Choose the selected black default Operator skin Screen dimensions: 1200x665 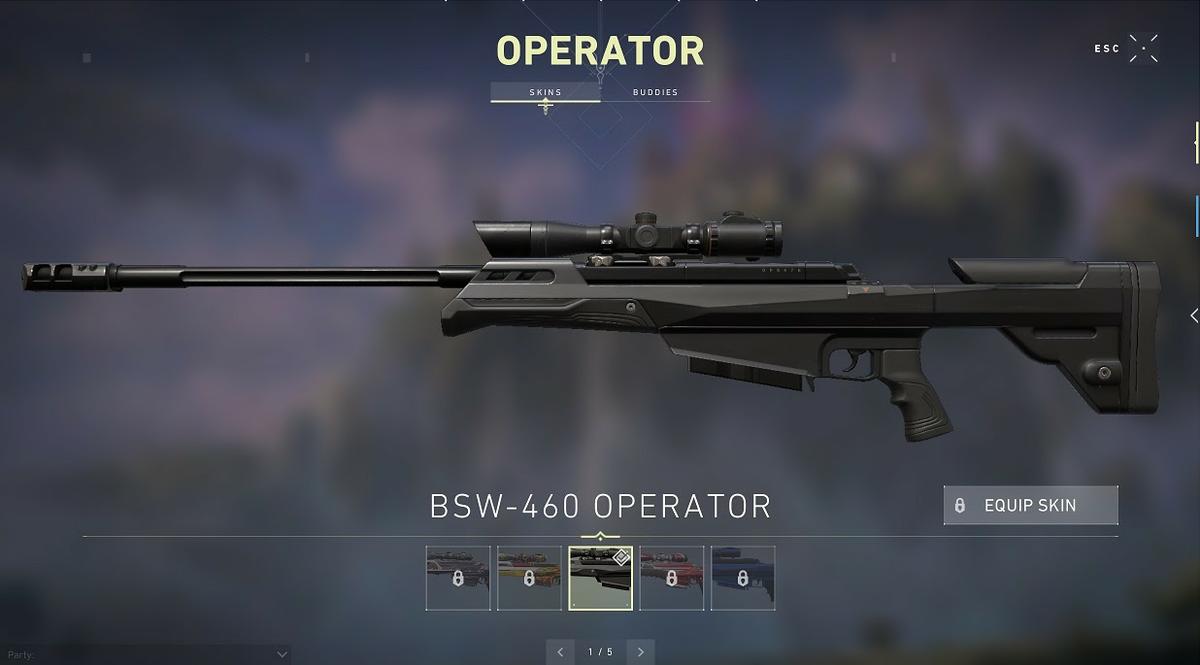click(x=600, y=578)
